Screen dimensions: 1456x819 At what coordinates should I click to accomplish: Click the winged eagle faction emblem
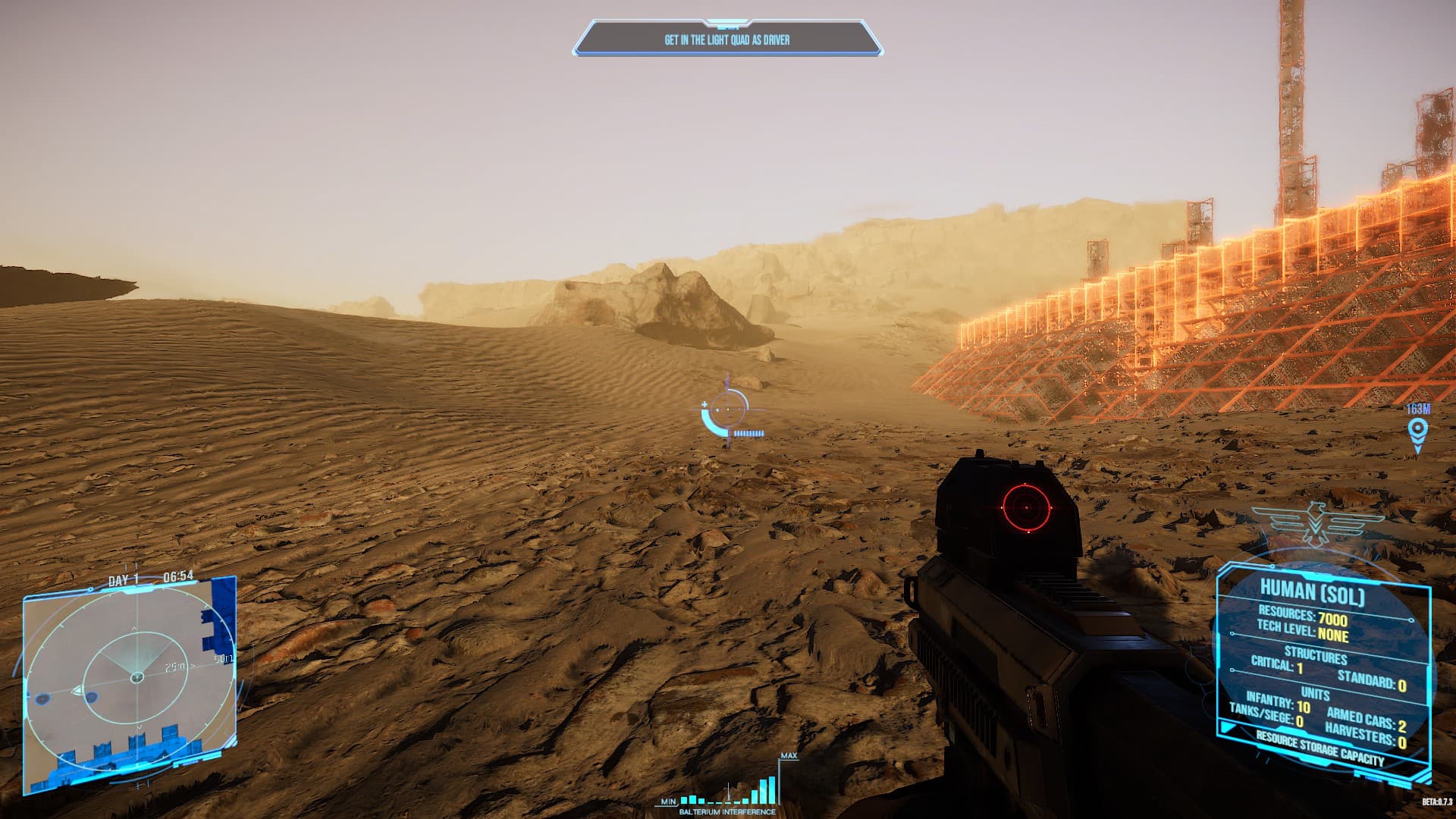tap(1319, 525)
